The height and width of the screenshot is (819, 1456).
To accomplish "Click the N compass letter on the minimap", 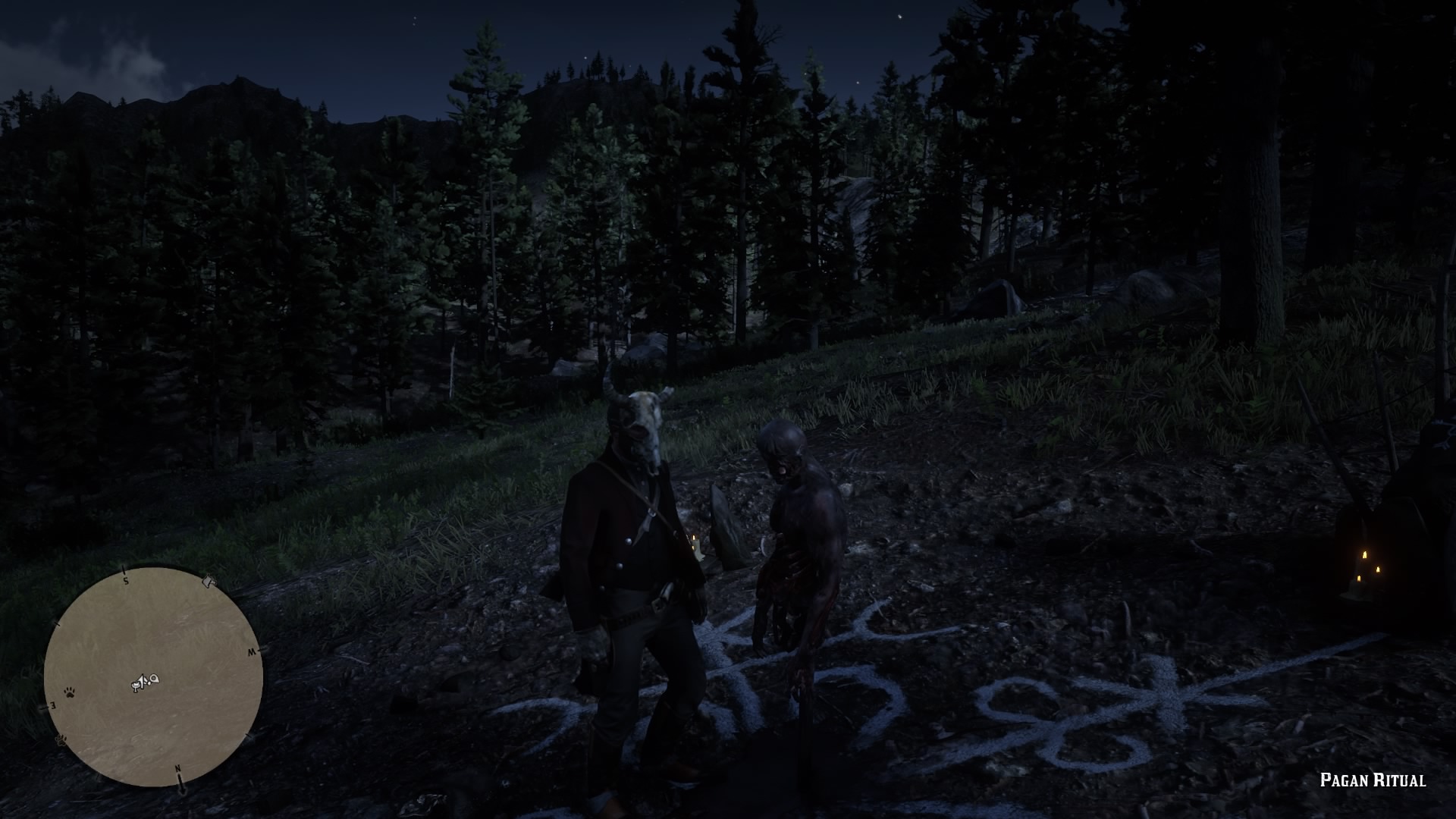I will (178, 768).
